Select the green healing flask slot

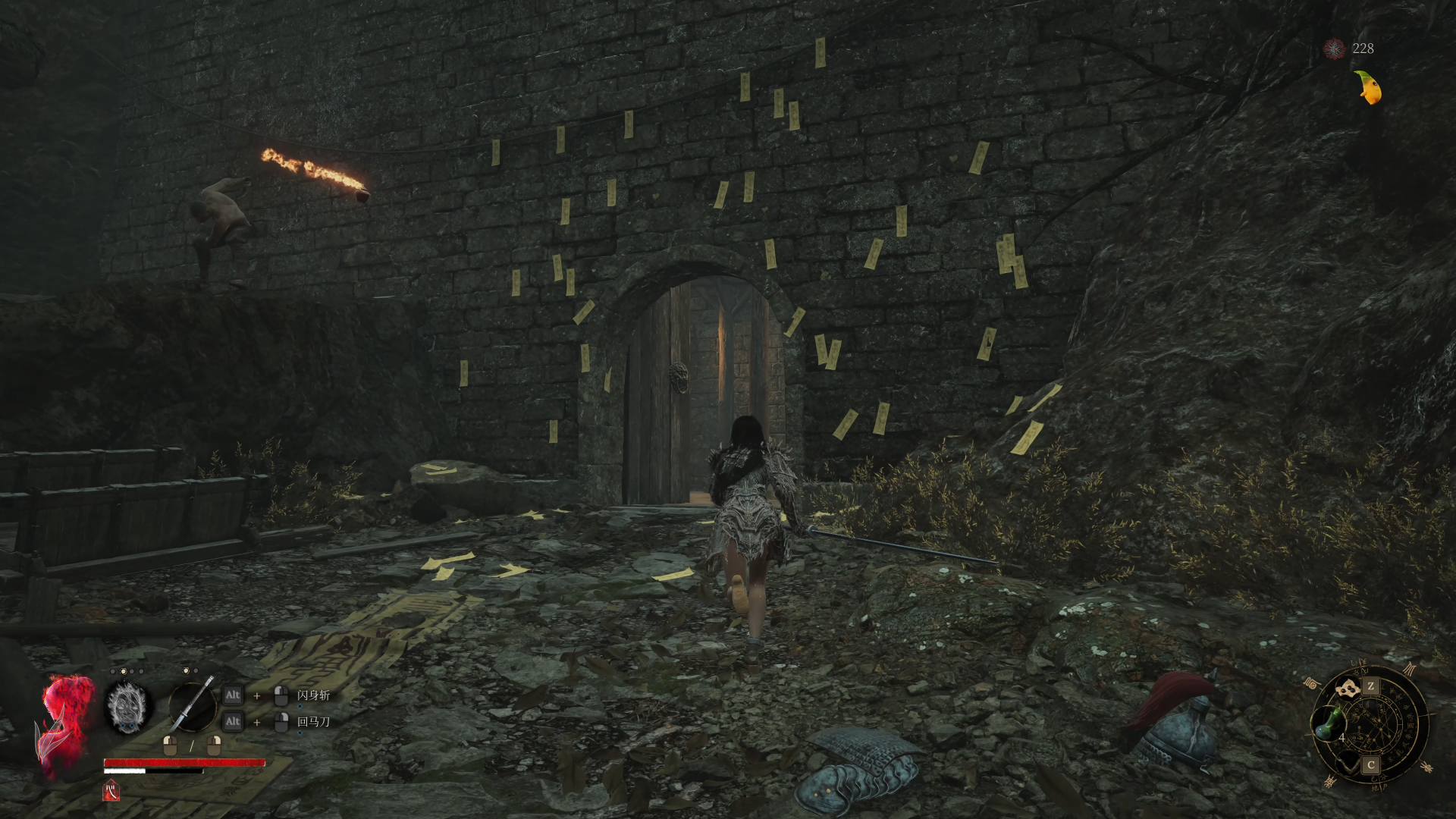click(1327, 723)
